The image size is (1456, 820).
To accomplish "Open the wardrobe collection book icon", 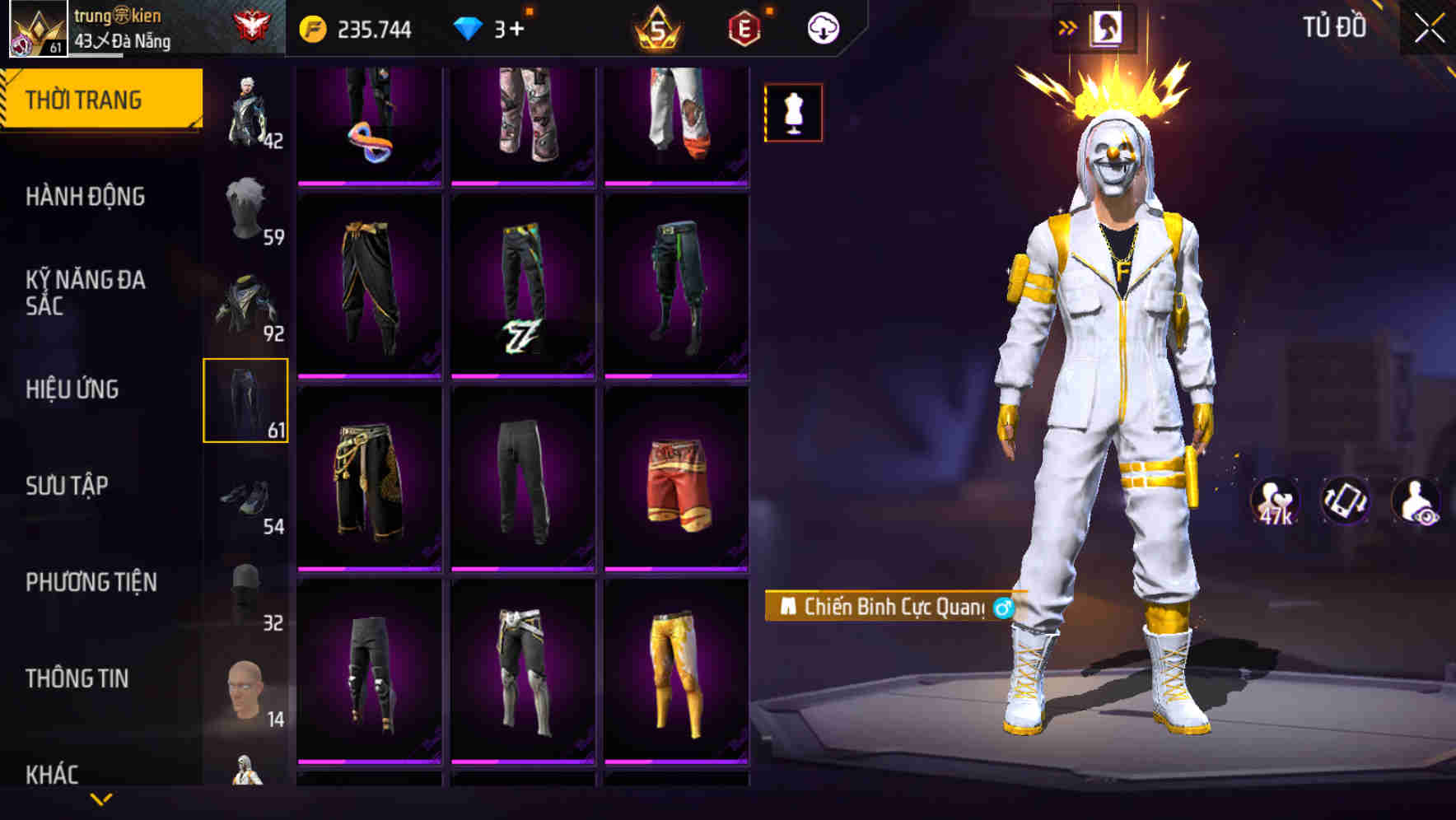I will click(x=1108, y=27).
